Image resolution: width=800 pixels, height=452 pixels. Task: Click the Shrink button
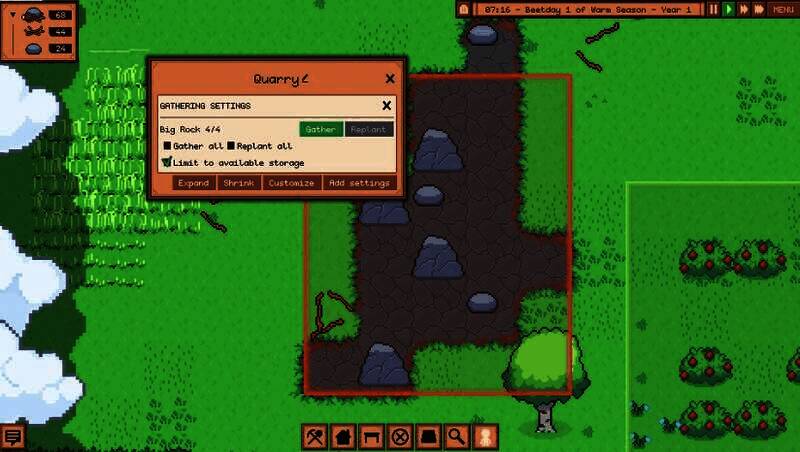(239, 183)
